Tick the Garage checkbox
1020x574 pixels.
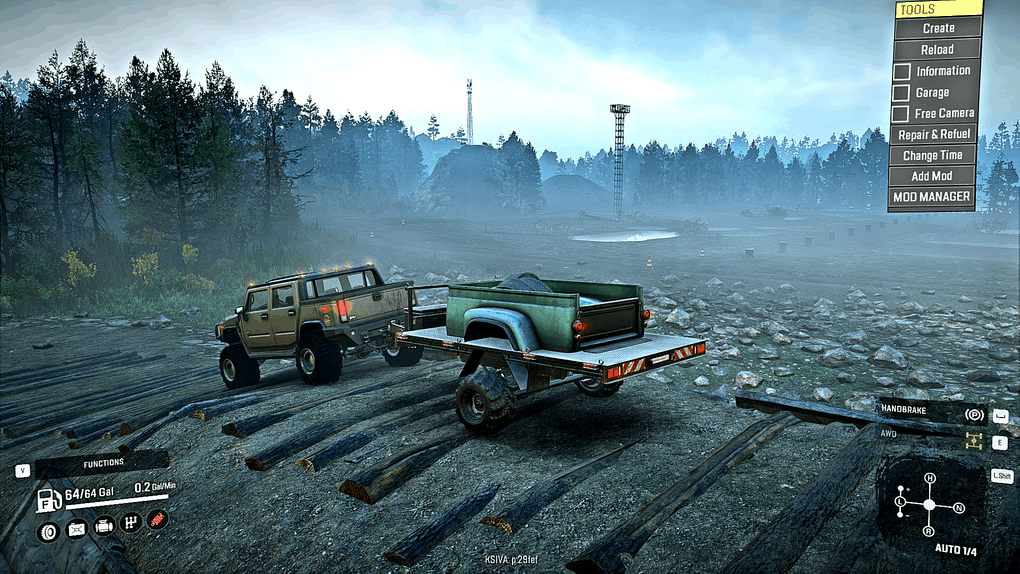(x=901, y=93)
